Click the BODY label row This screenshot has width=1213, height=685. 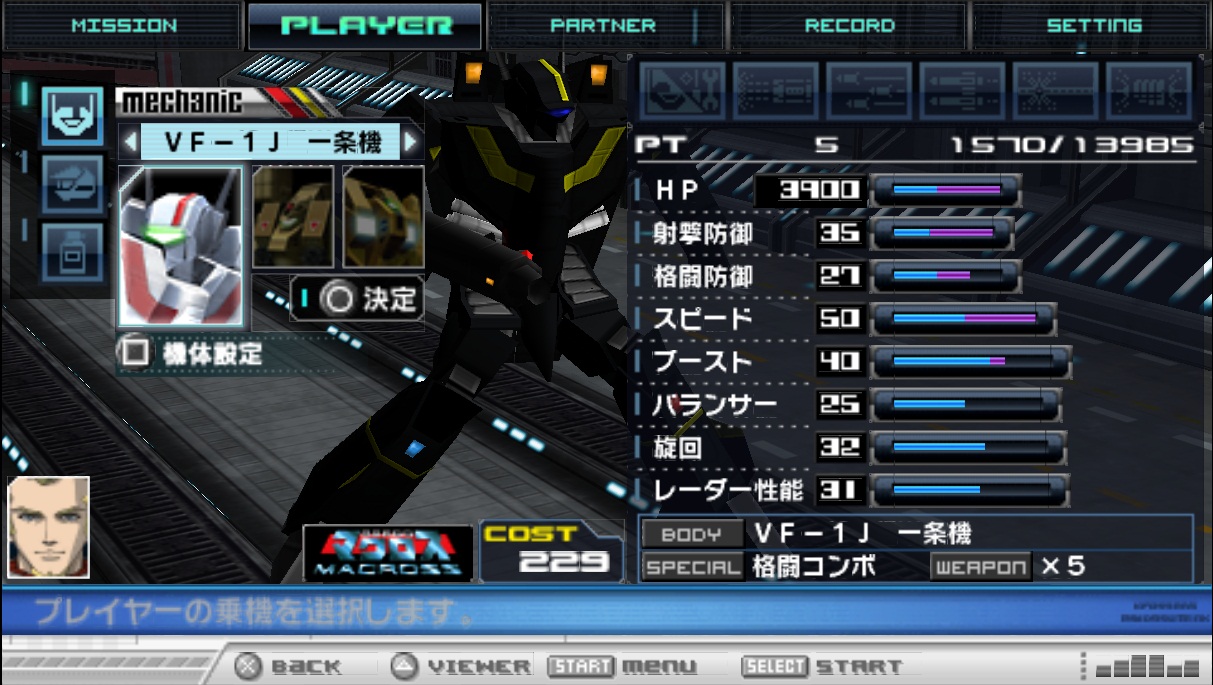(692, 534)
